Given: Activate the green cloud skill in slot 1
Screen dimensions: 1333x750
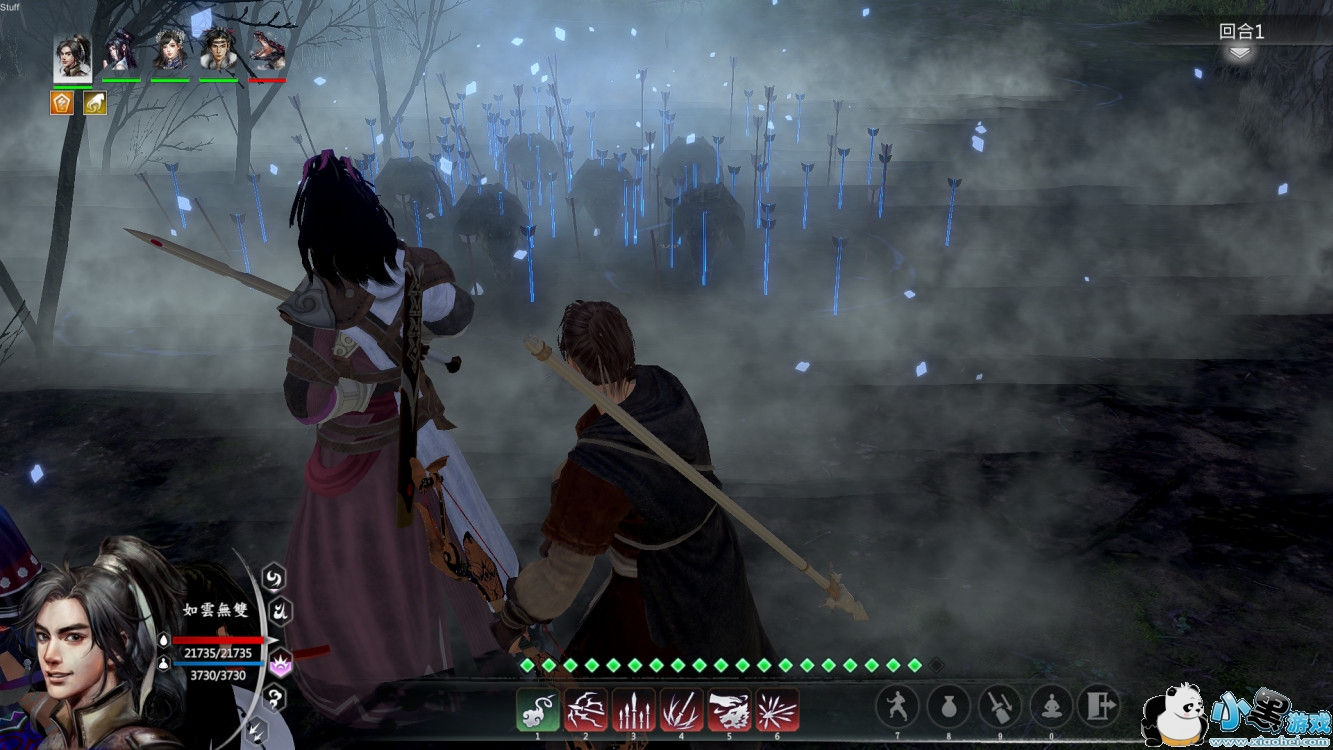Looking at the screenshot, I should tap(538, 710).
